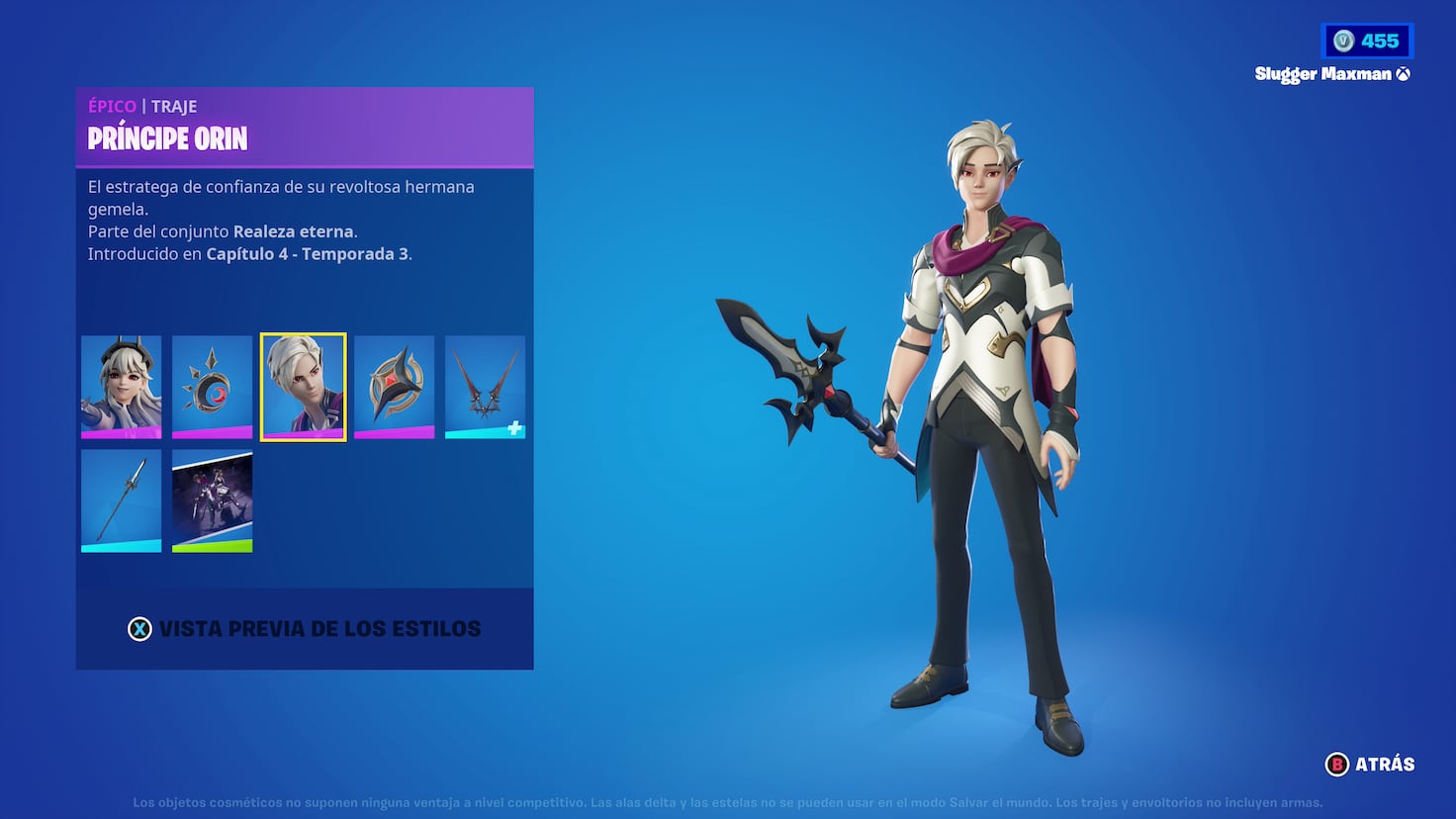Open the twin sister character thumbnail
This screenshot has height=819, width=1456.
121,386
